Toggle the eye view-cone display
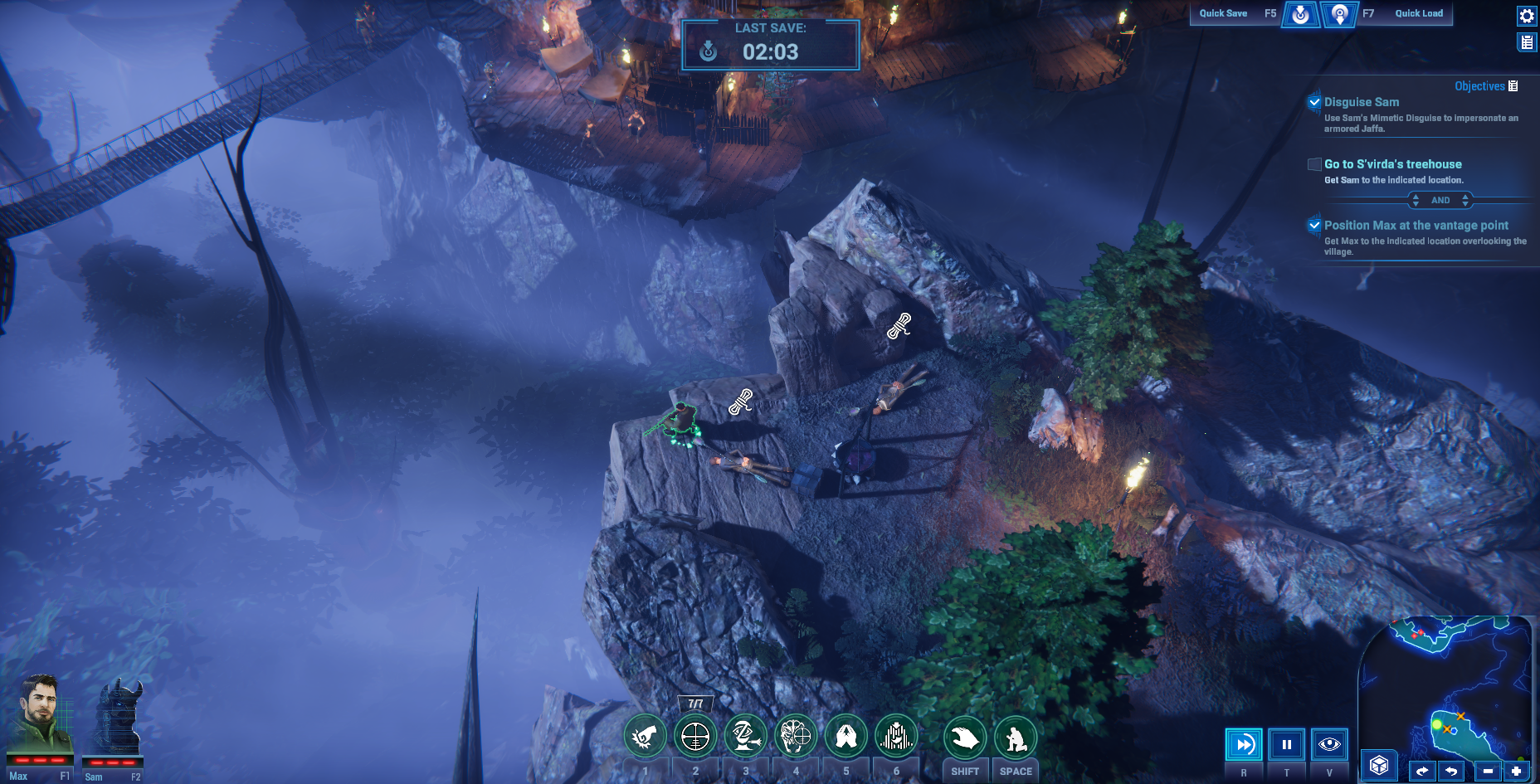This screenshot has width=1540, height=784. click(1329, 744)
